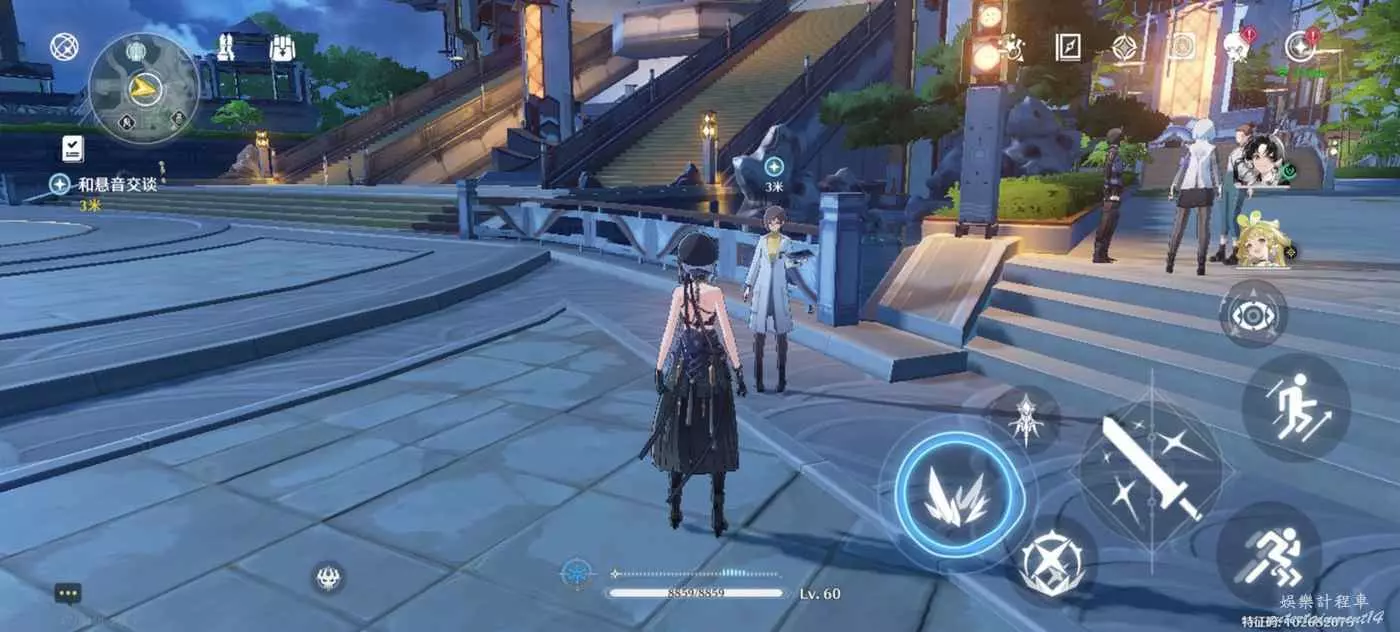Open the star flask icon
1400x632 pixels.
(x=1012, y=46)
